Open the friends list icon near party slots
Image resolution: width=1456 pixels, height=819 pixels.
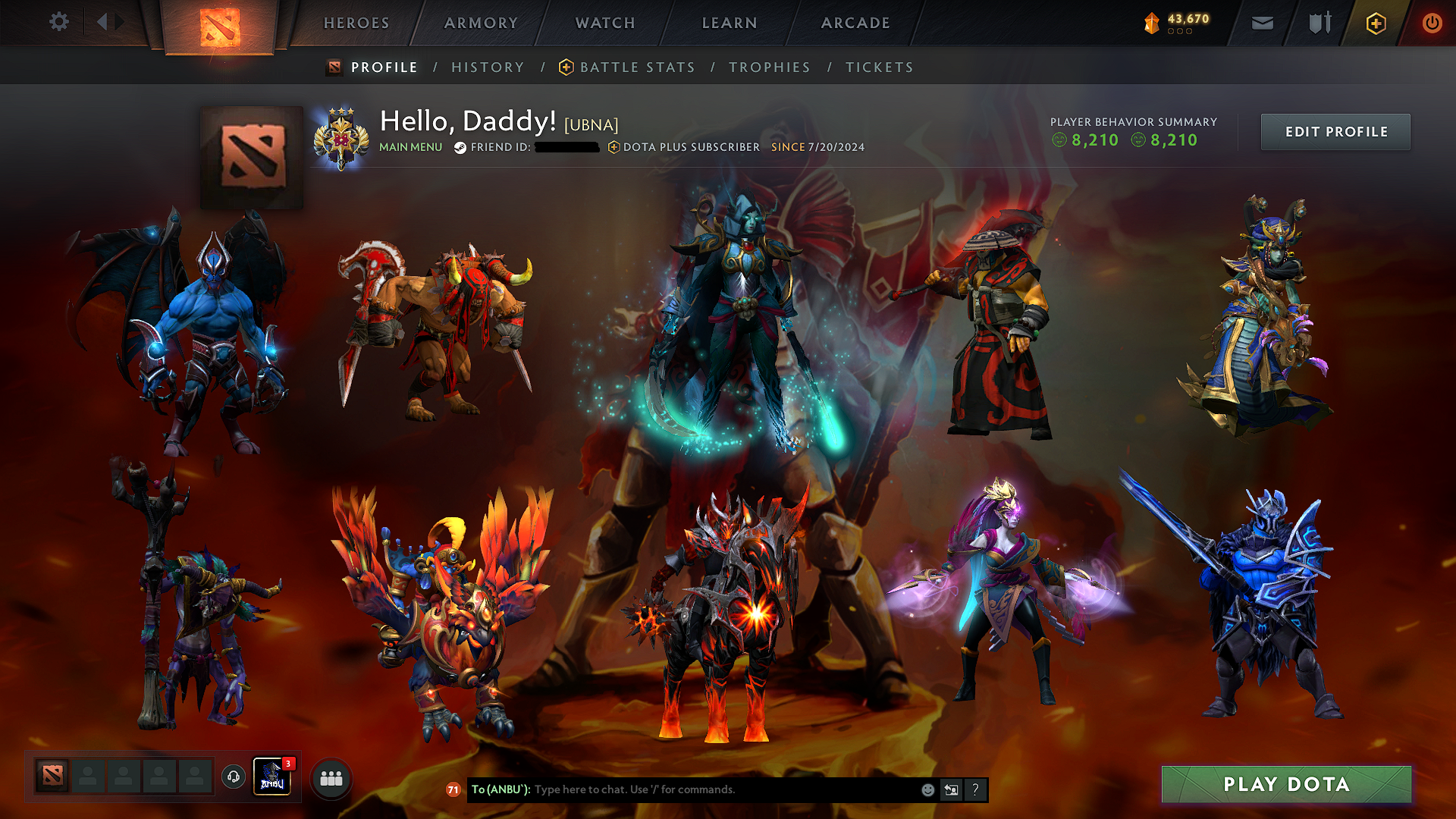click(x=330, y=777)
